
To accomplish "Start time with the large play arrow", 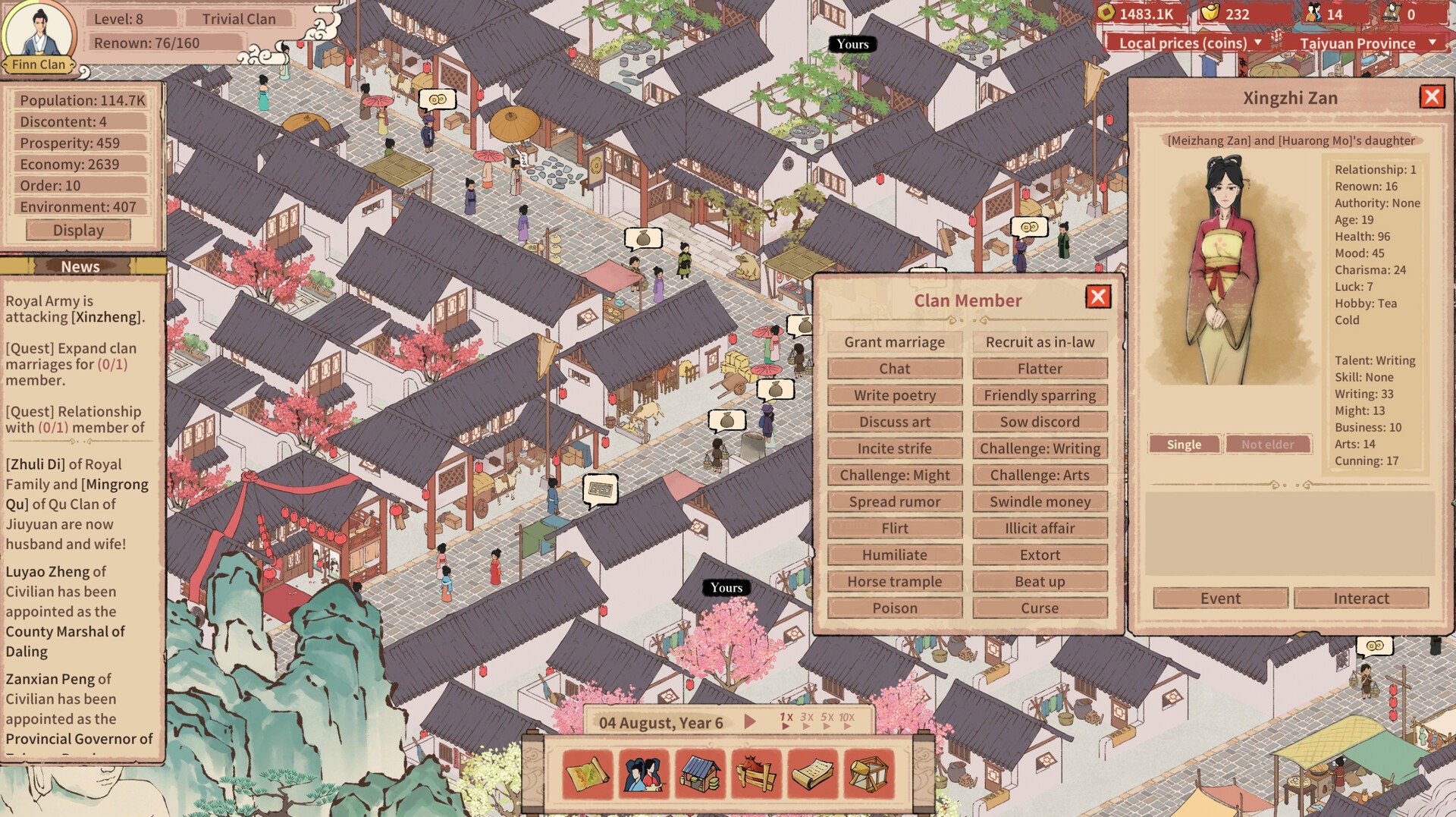I will coord(750,721).
